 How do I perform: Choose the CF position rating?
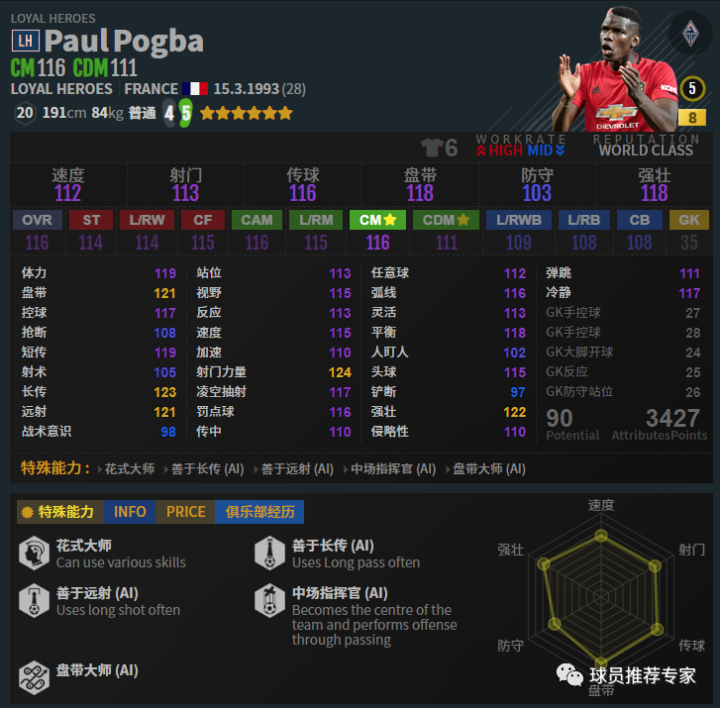point(203,220)
